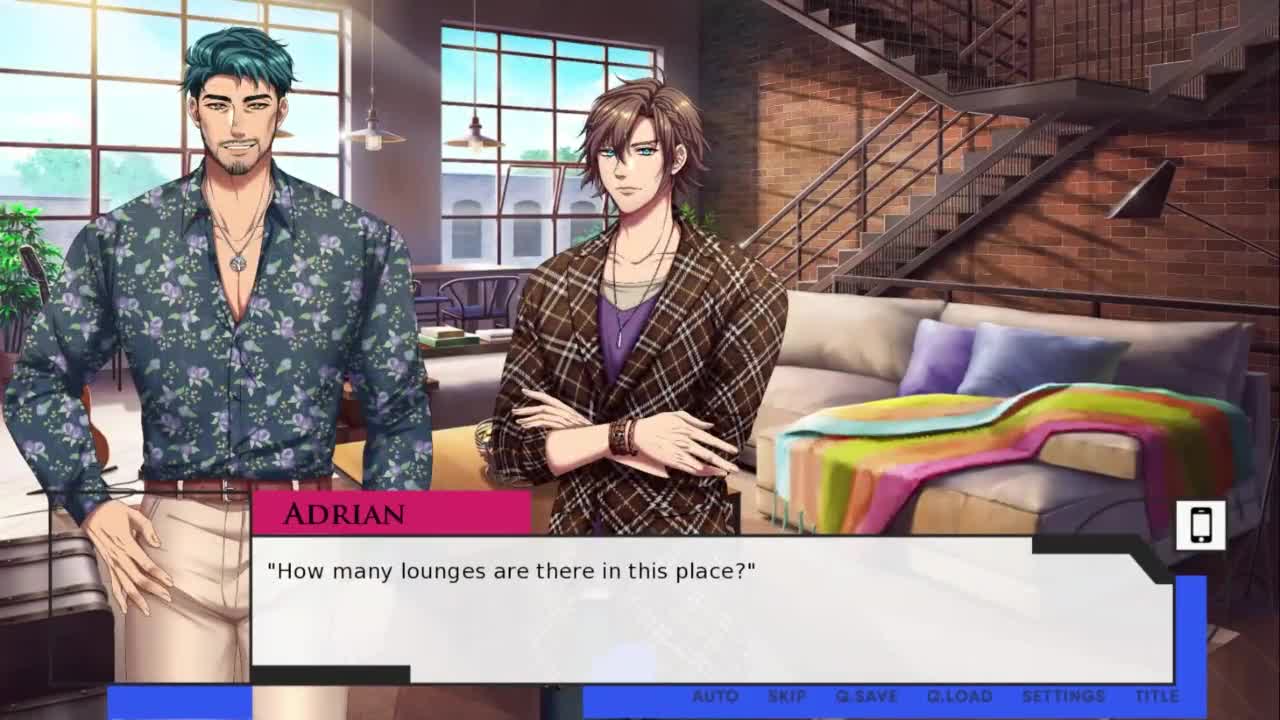Viewport: 1280px width, 720px height.
Task: Open the SETTINGS menu
Action: click(x=1063, y=696)
